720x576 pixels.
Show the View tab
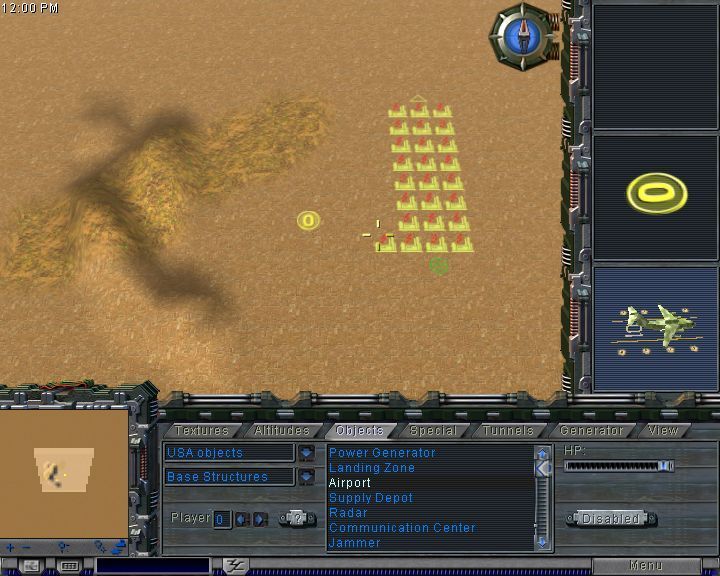point(663,431)
